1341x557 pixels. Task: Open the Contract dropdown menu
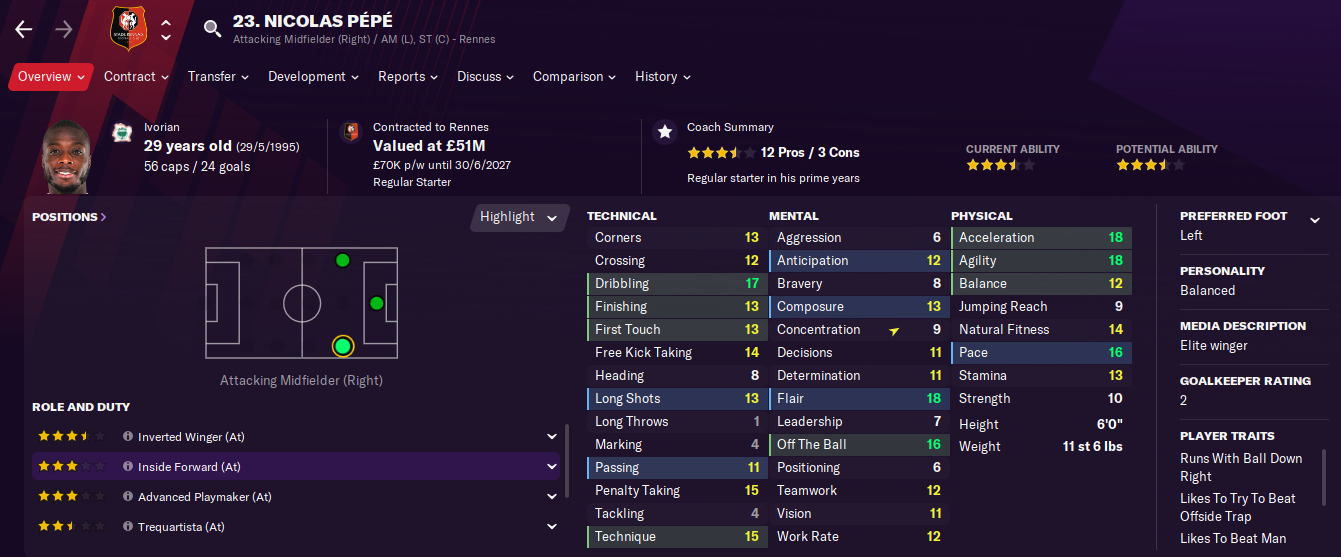click(136, 77)
